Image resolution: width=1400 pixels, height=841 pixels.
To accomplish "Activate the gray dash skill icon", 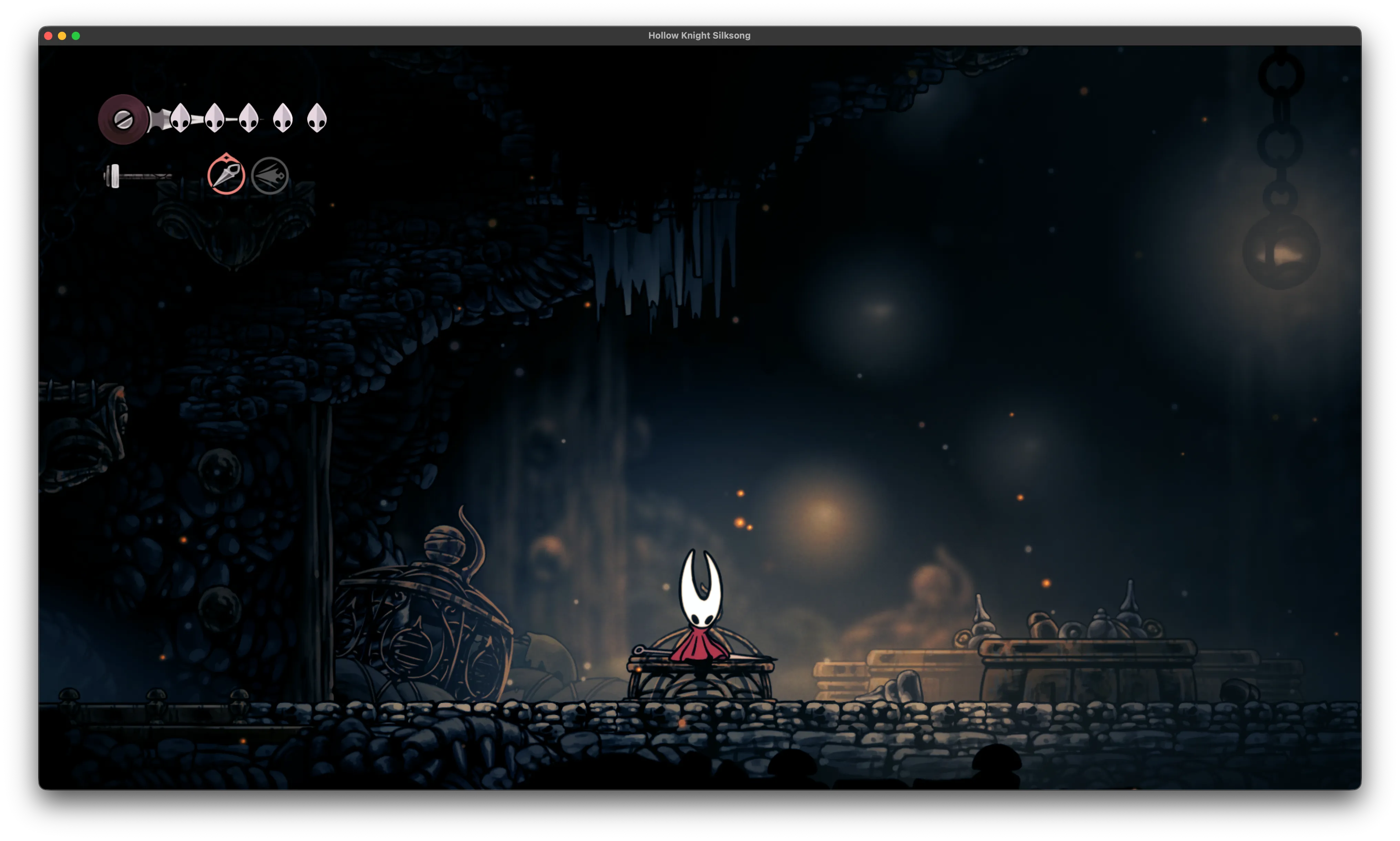I will tap(270, 176).
